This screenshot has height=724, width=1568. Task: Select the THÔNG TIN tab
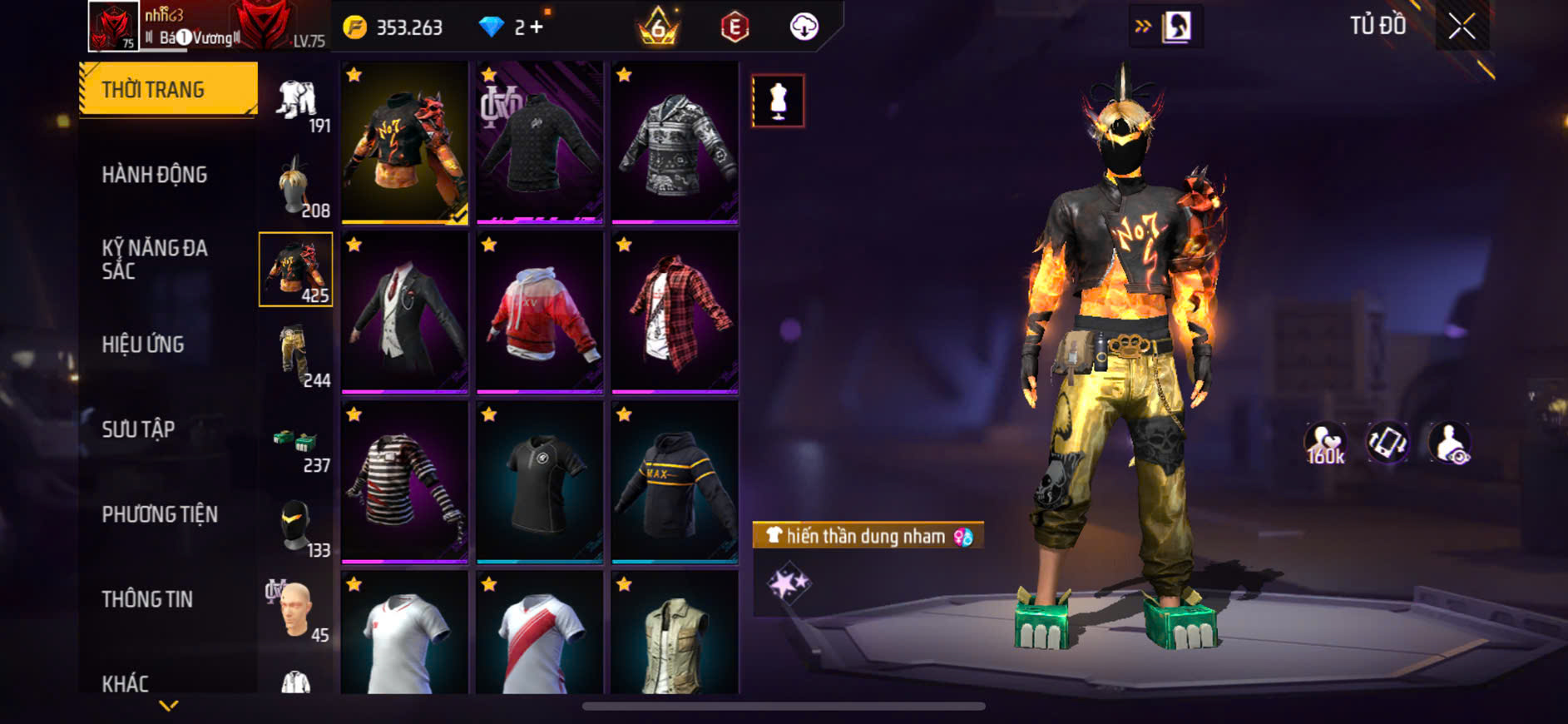(147, 599)
